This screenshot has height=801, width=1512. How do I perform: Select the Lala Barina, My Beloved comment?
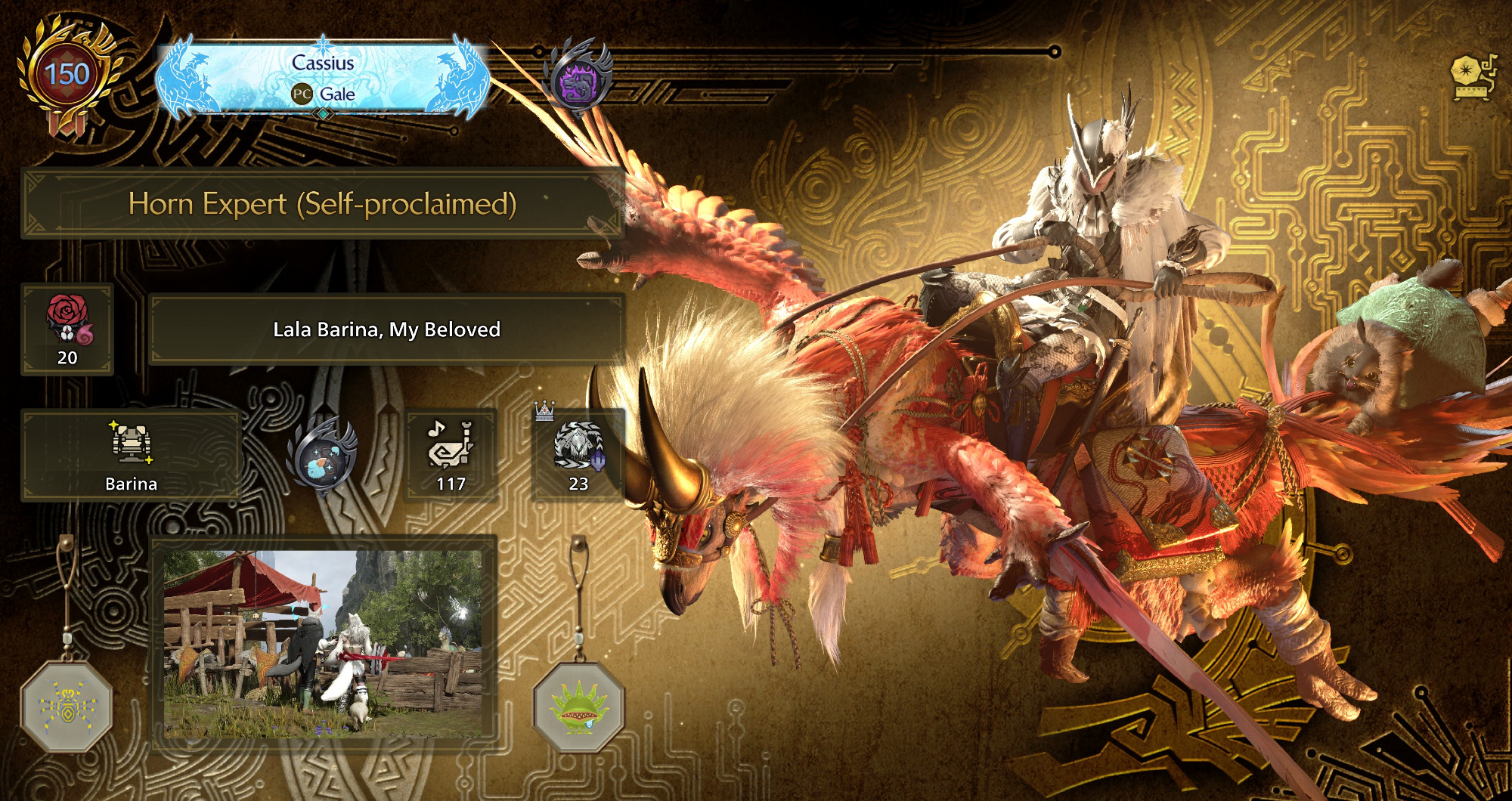(386, 329)
